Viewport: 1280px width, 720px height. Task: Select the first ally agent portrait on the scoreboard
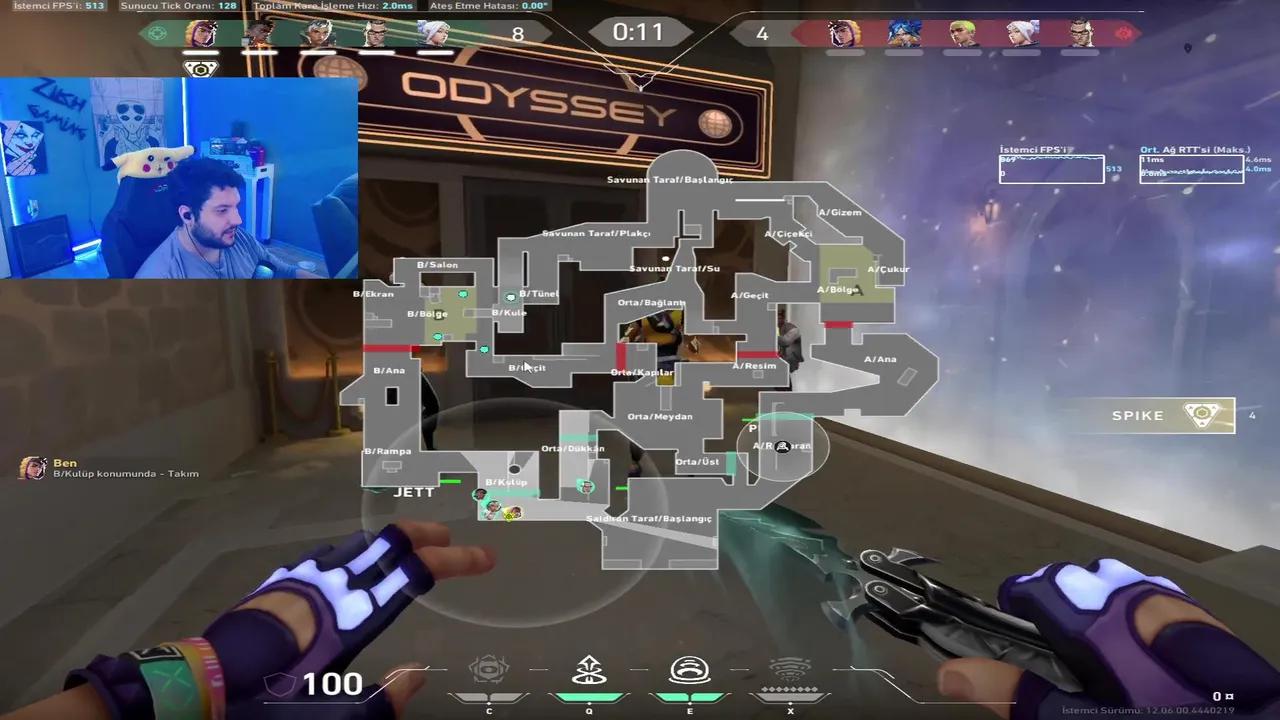(200, 33)
